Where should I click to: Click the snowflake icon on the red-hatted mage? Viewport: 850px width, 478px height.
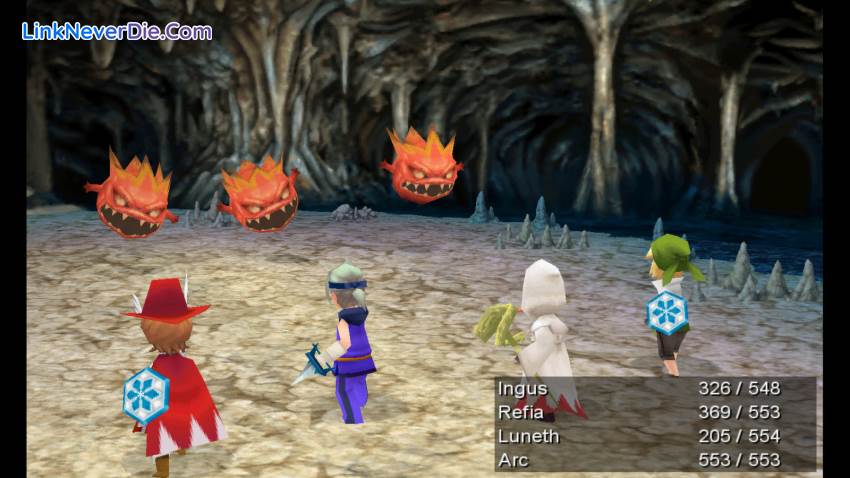146,395
